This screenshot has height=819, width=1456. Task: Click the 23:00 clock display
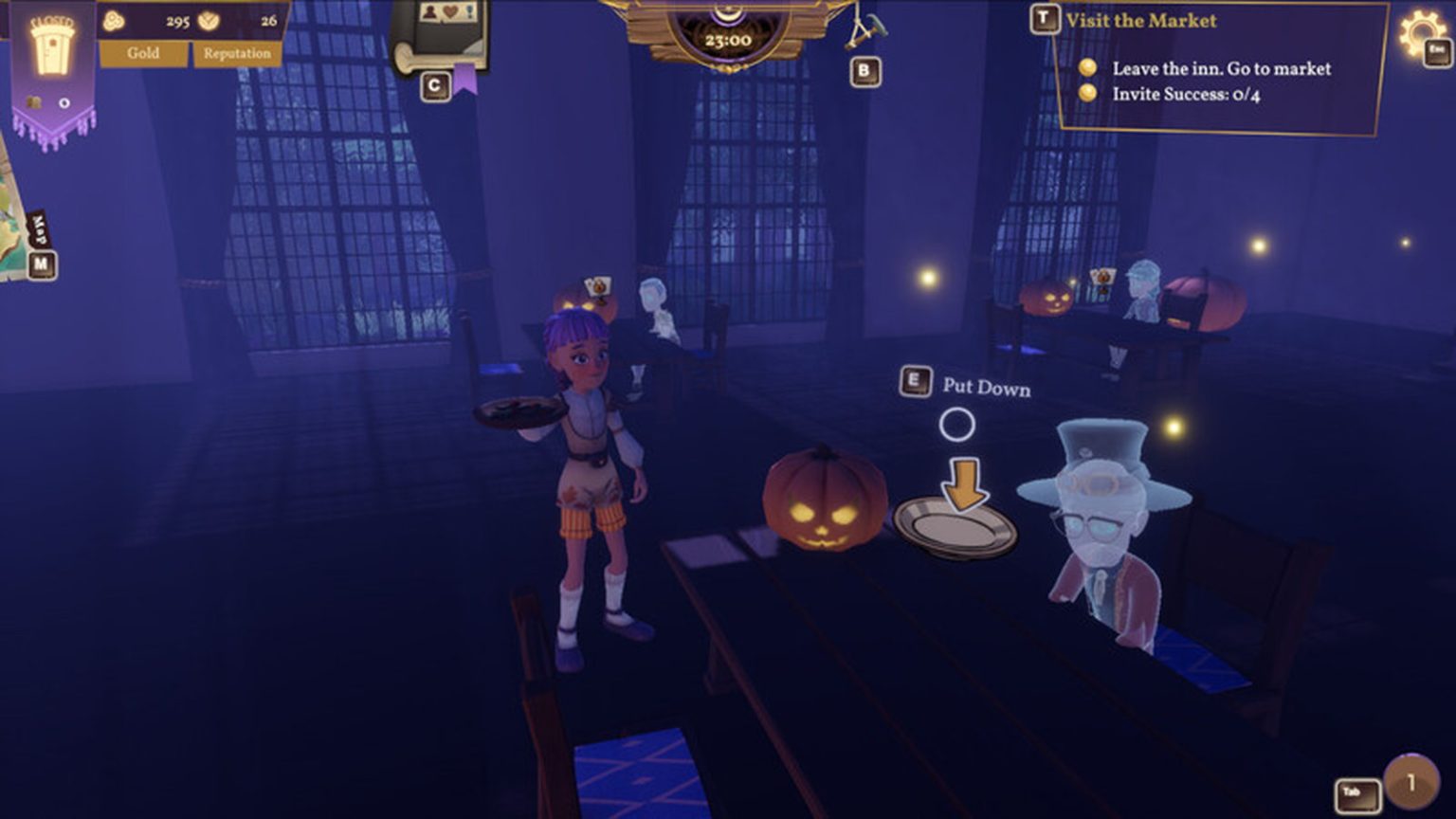728,40
